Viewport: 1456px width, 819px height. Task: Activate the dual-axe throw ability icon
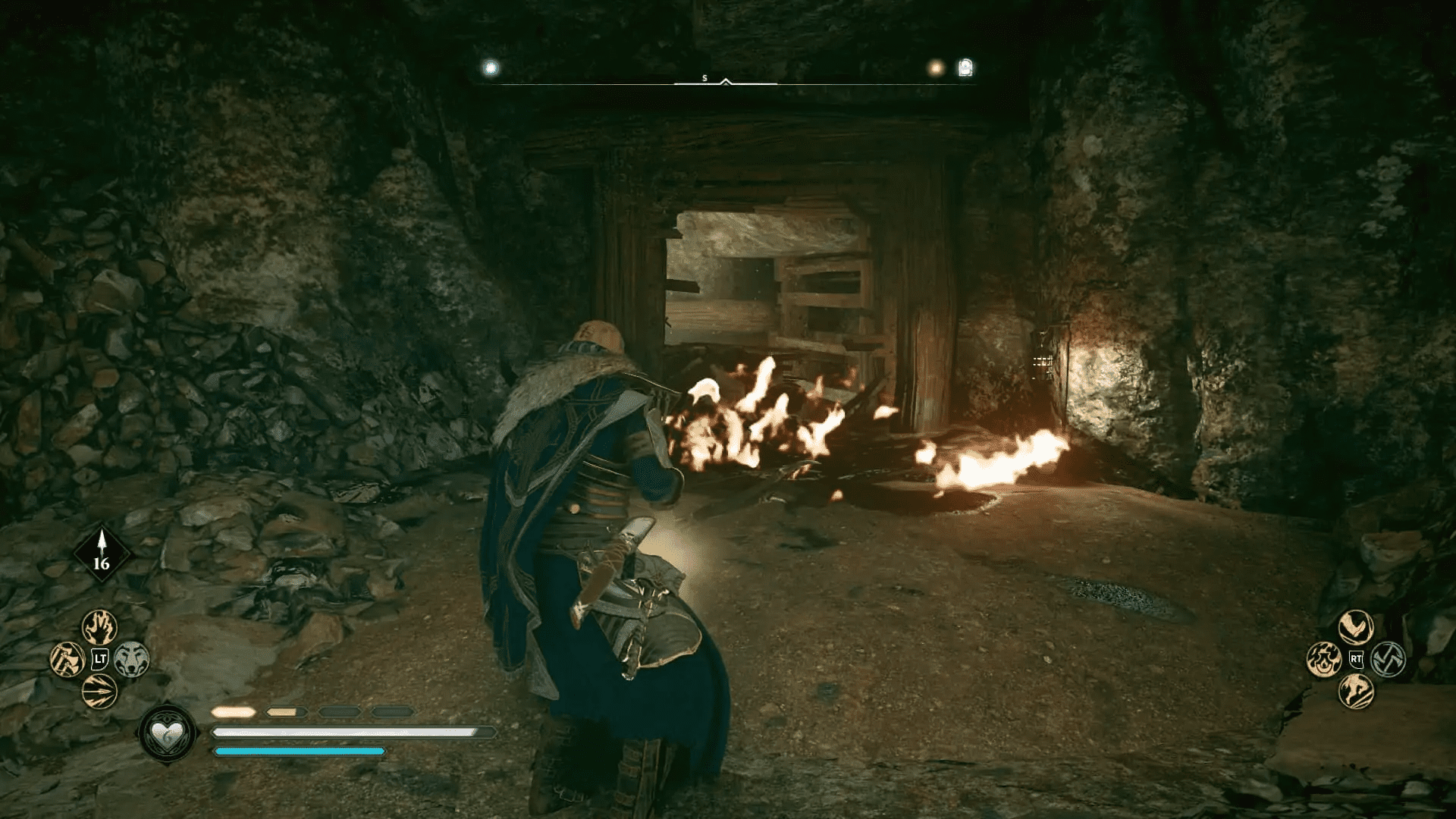[x=67, y=658]
